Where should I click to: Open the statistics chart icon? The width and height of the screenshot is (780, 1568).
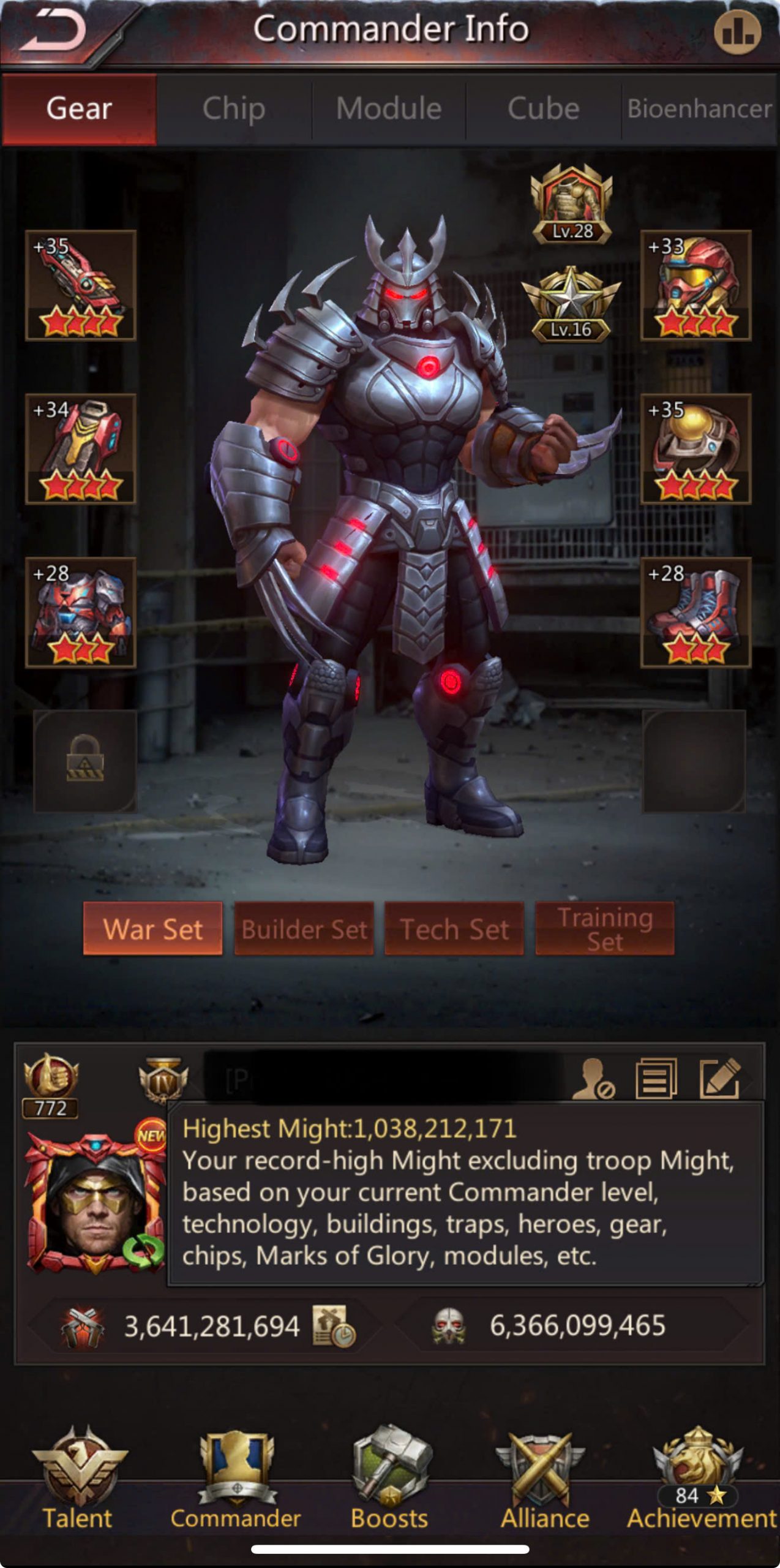(737, 32)
